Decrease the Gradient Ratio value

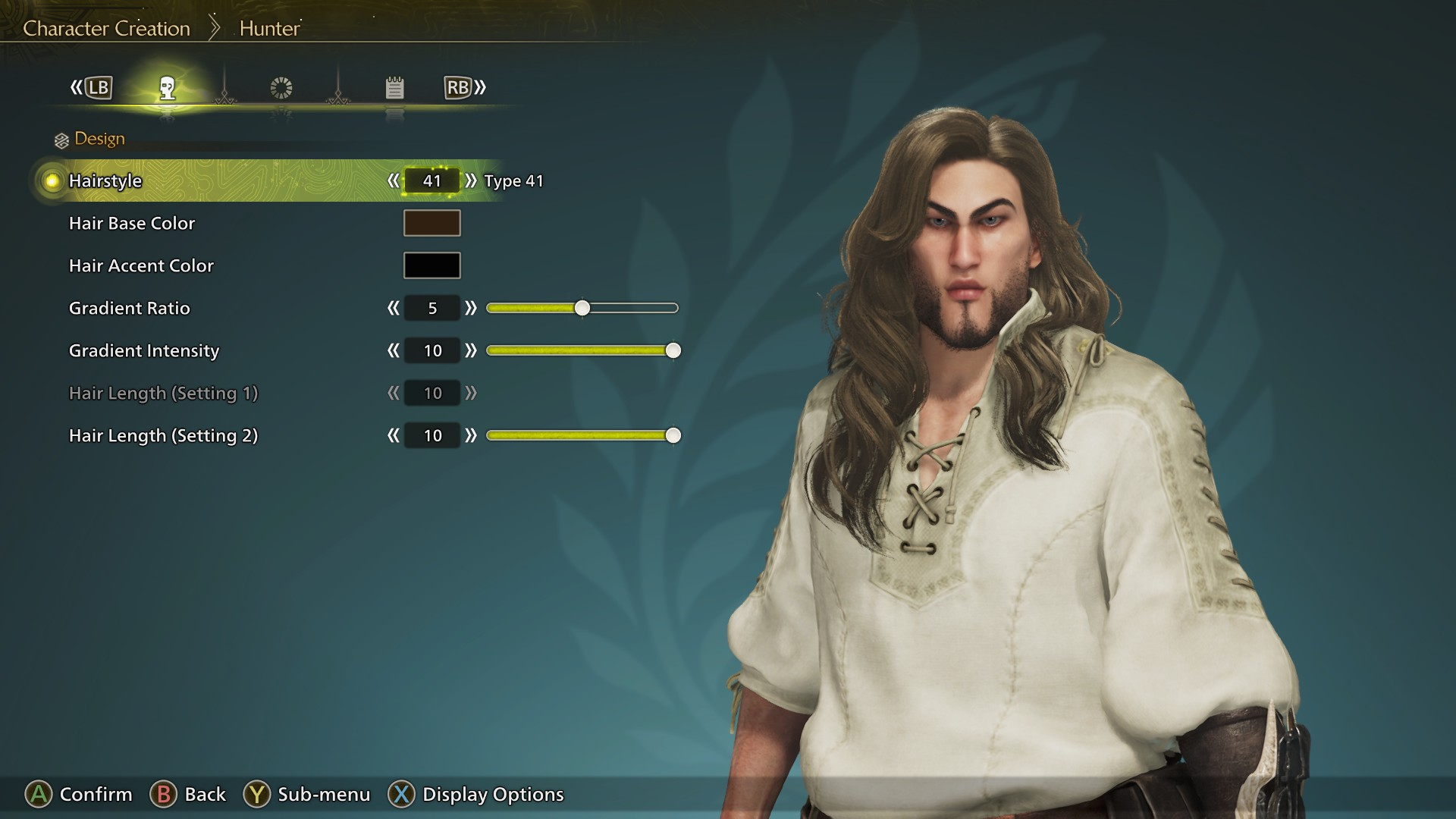click(393, 308)
